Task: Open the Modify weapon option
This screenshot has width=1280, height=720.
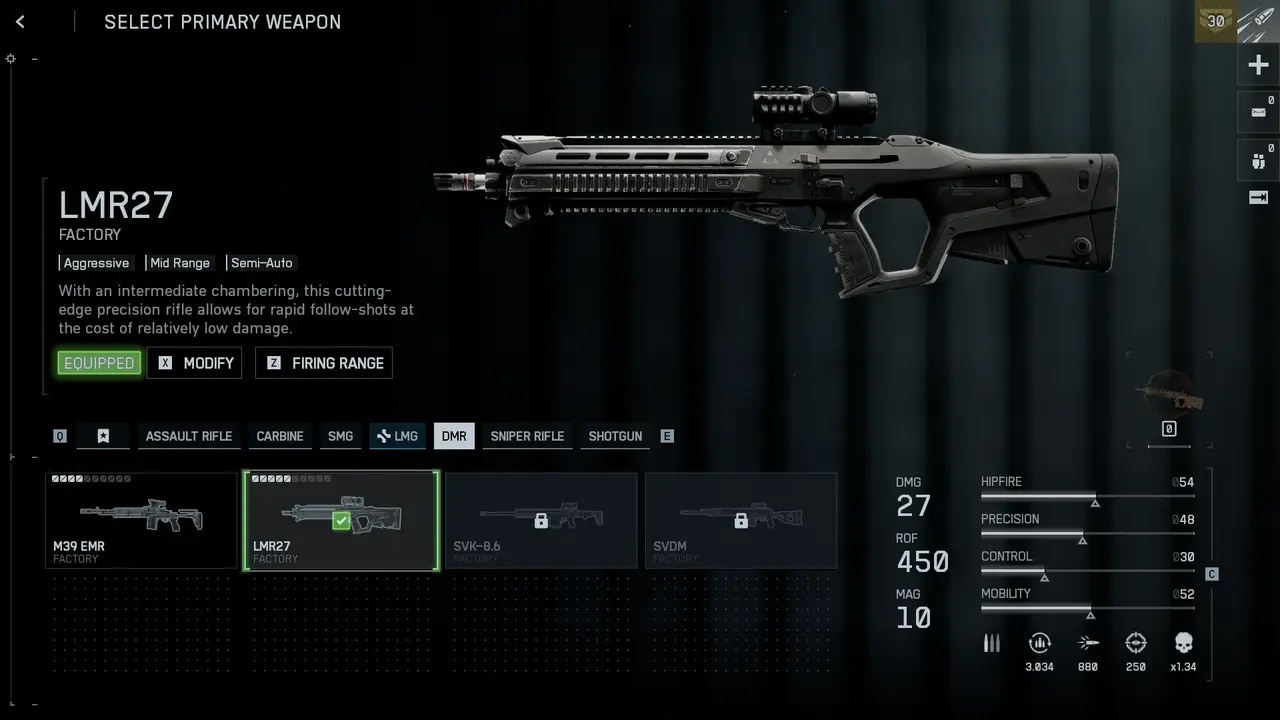Action: click(x=195, y=363)
